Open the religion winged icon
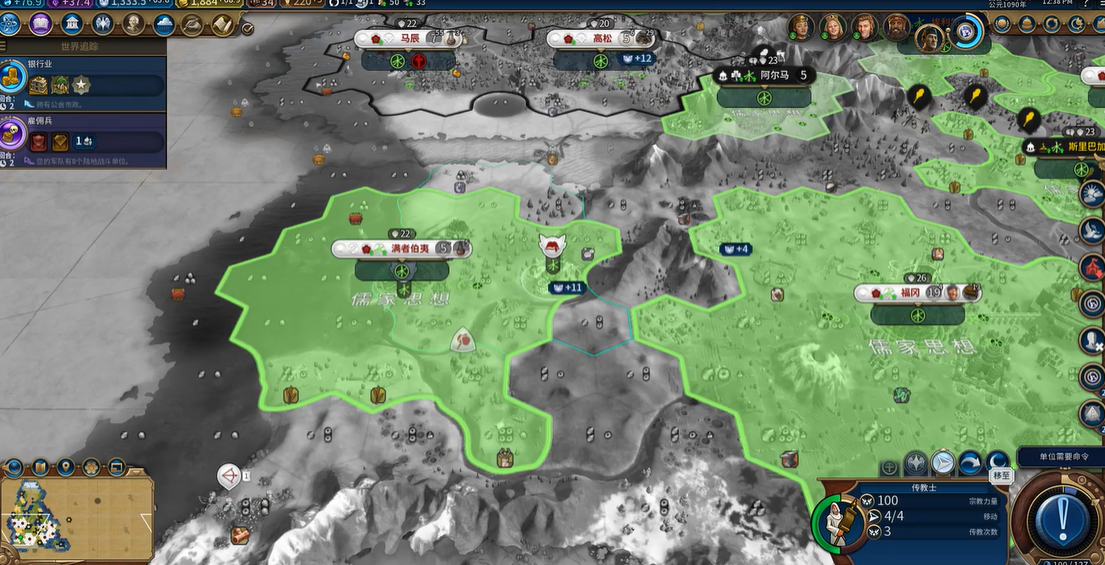 click(102, 23)
